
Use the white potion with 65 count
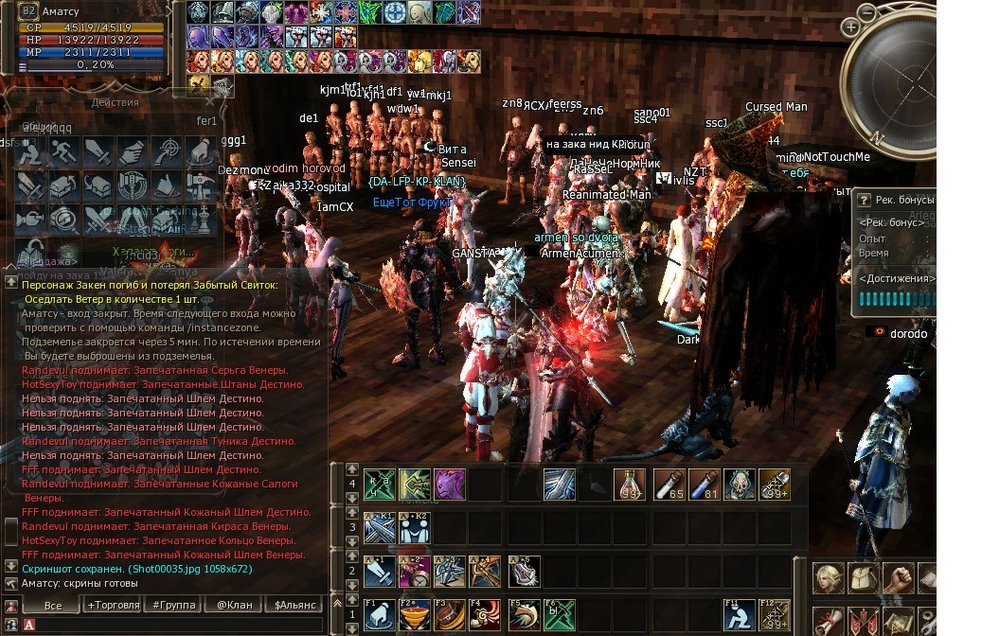coord(669,484)
